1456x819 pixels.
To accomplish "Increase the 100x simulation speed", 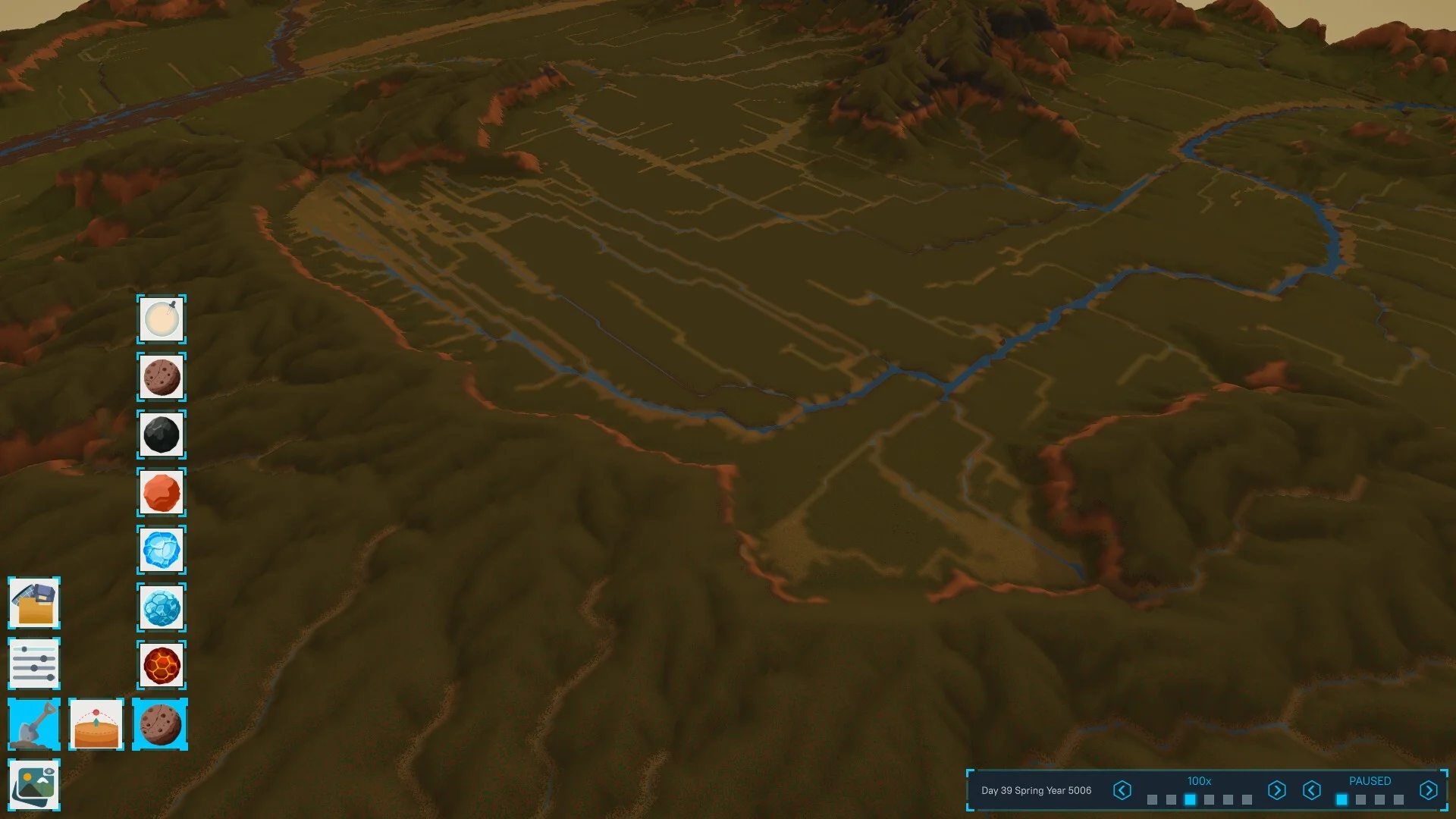I will (1276, 790).
